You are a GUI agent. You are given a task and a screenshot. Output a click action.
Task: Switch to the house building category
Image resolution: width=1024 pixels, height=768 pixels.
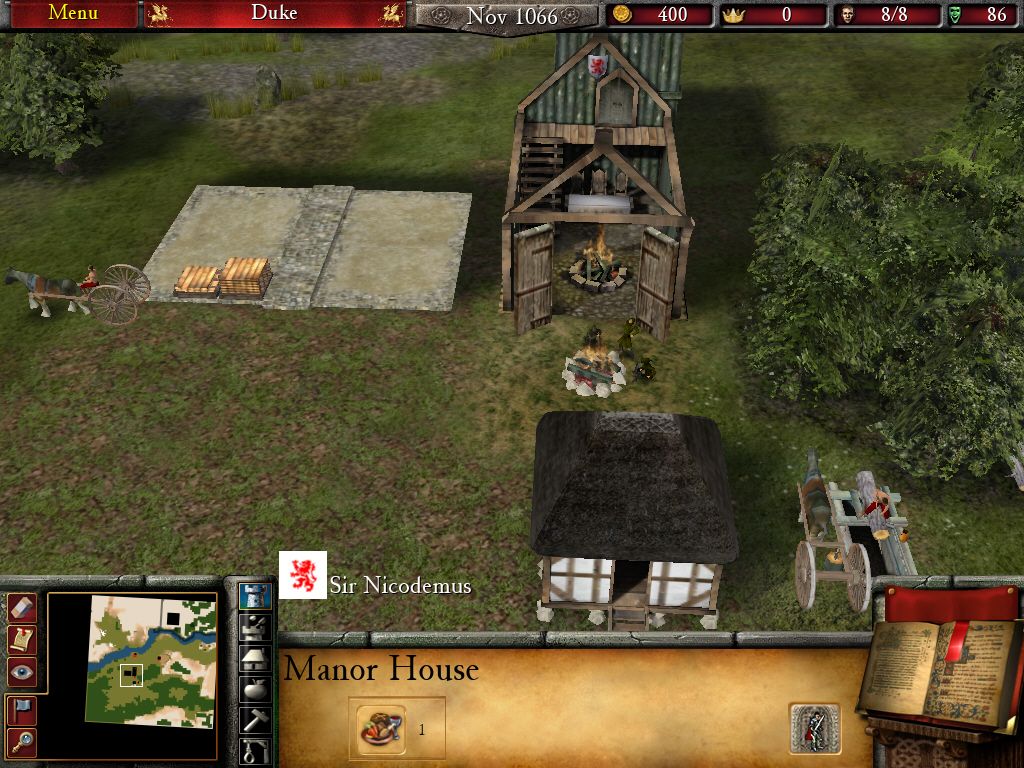[x=256, y=658]
